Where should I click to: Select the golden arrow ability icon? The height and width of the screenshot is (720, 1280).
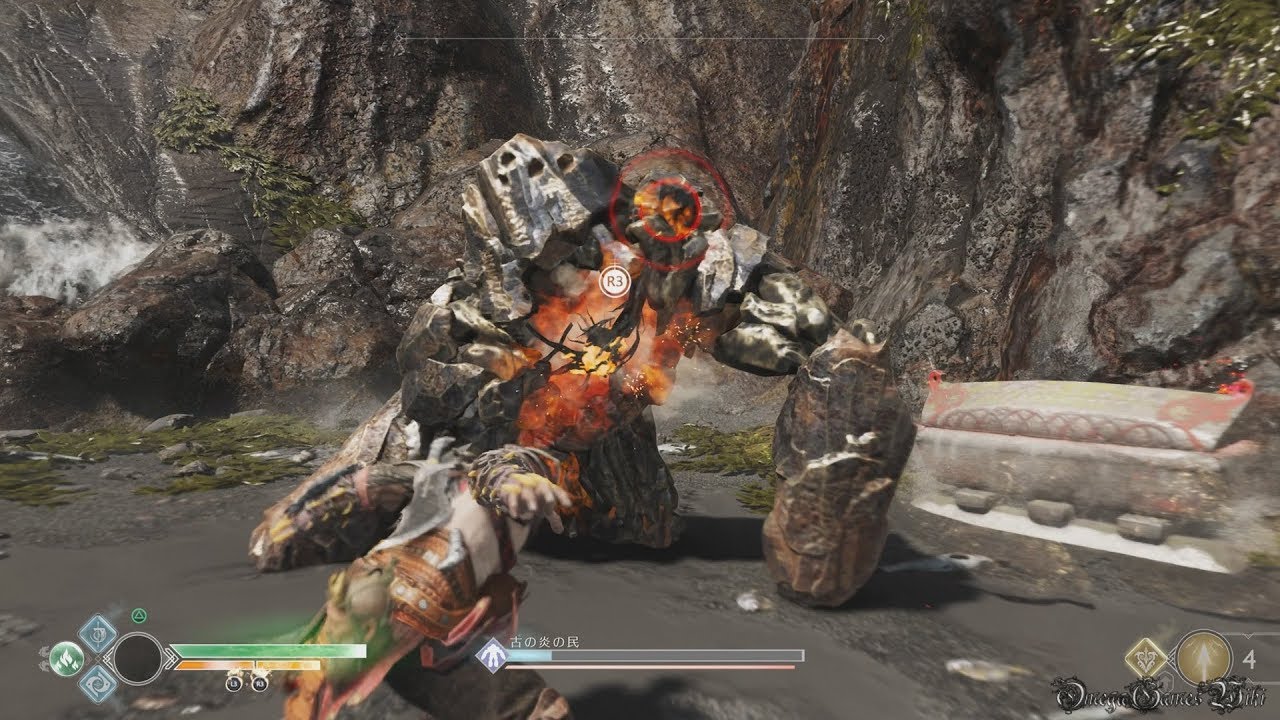coord(1204,658)
